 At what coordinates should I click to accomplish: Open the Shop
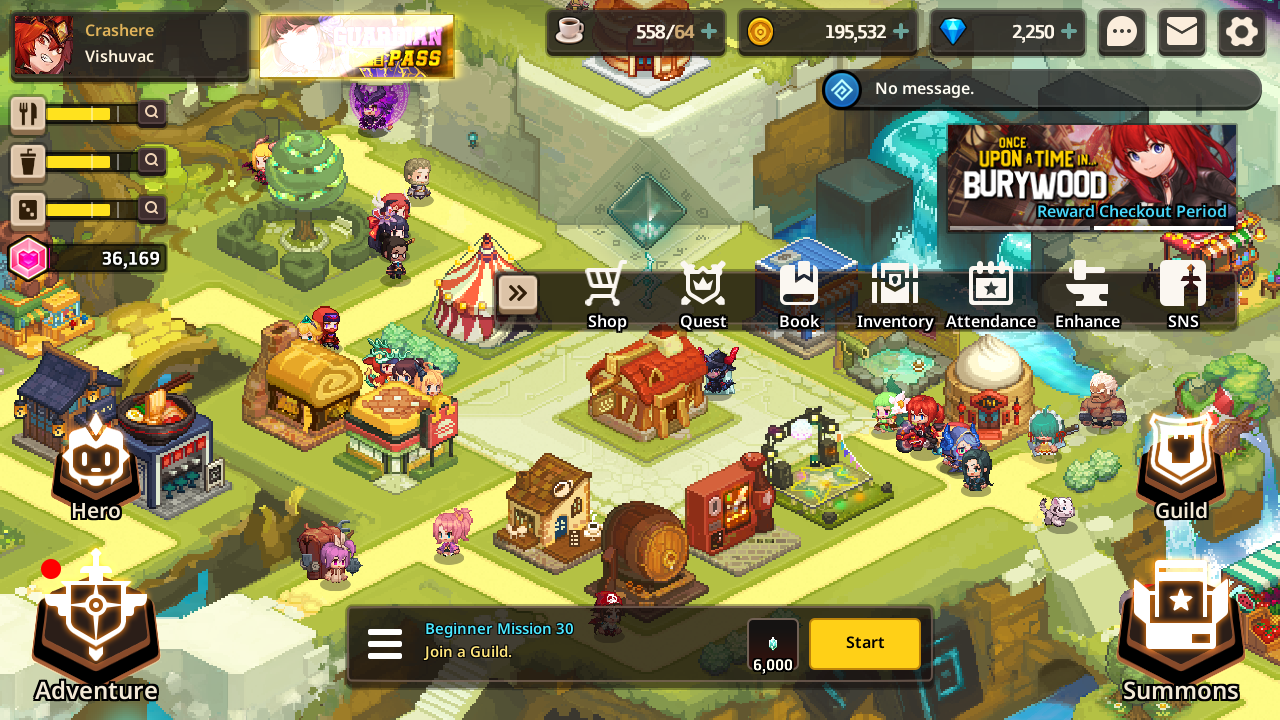(x=607, y=295)
